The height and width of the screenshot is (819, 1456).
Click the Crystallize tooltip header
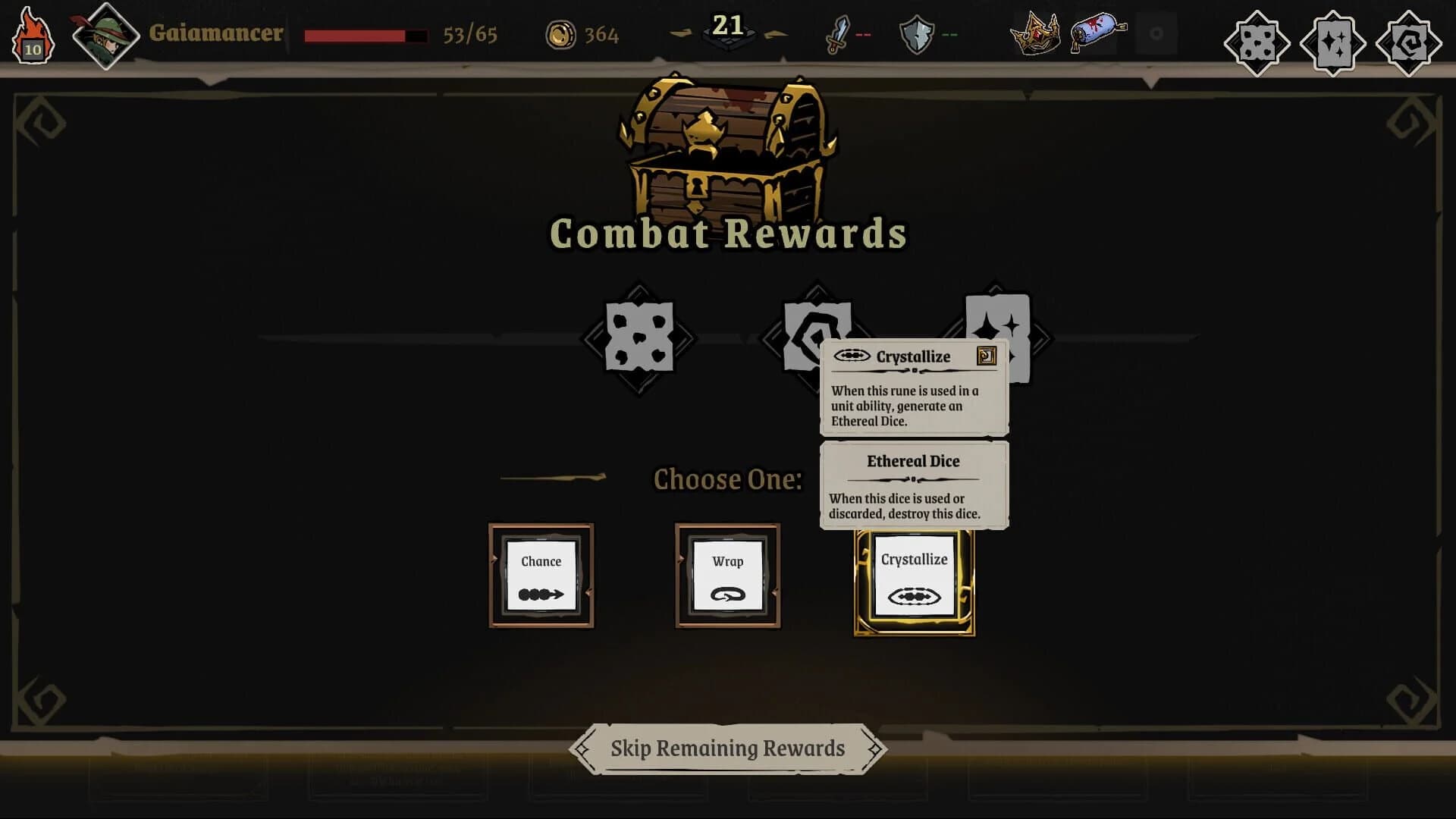click(912, 356)
